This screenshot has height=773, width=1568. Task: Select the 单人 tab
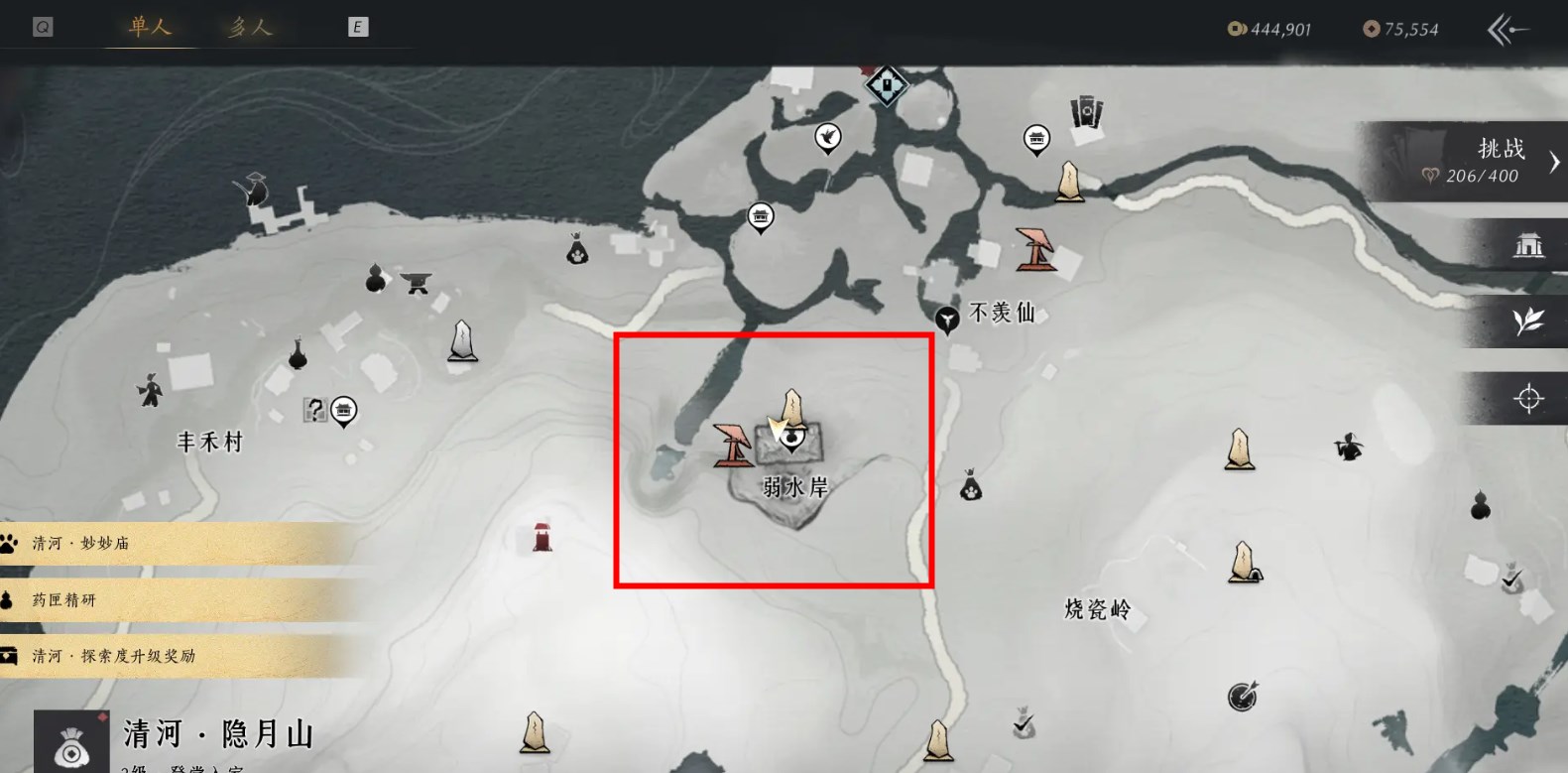point(149,27)
